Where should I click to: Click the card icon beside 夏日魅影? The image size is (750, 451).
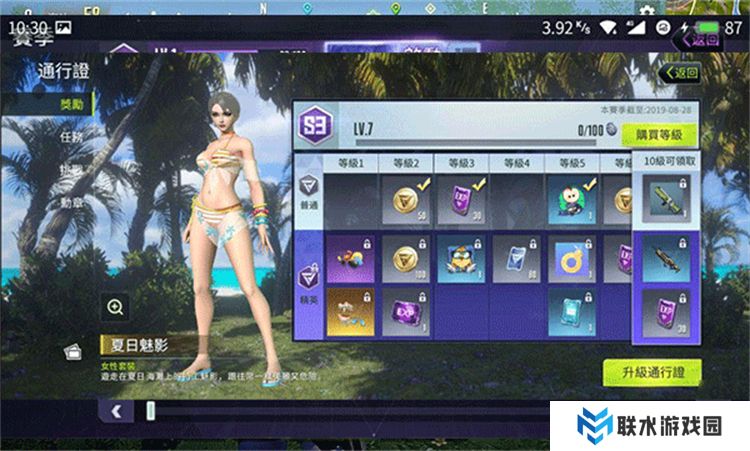[x=72, y=351]
